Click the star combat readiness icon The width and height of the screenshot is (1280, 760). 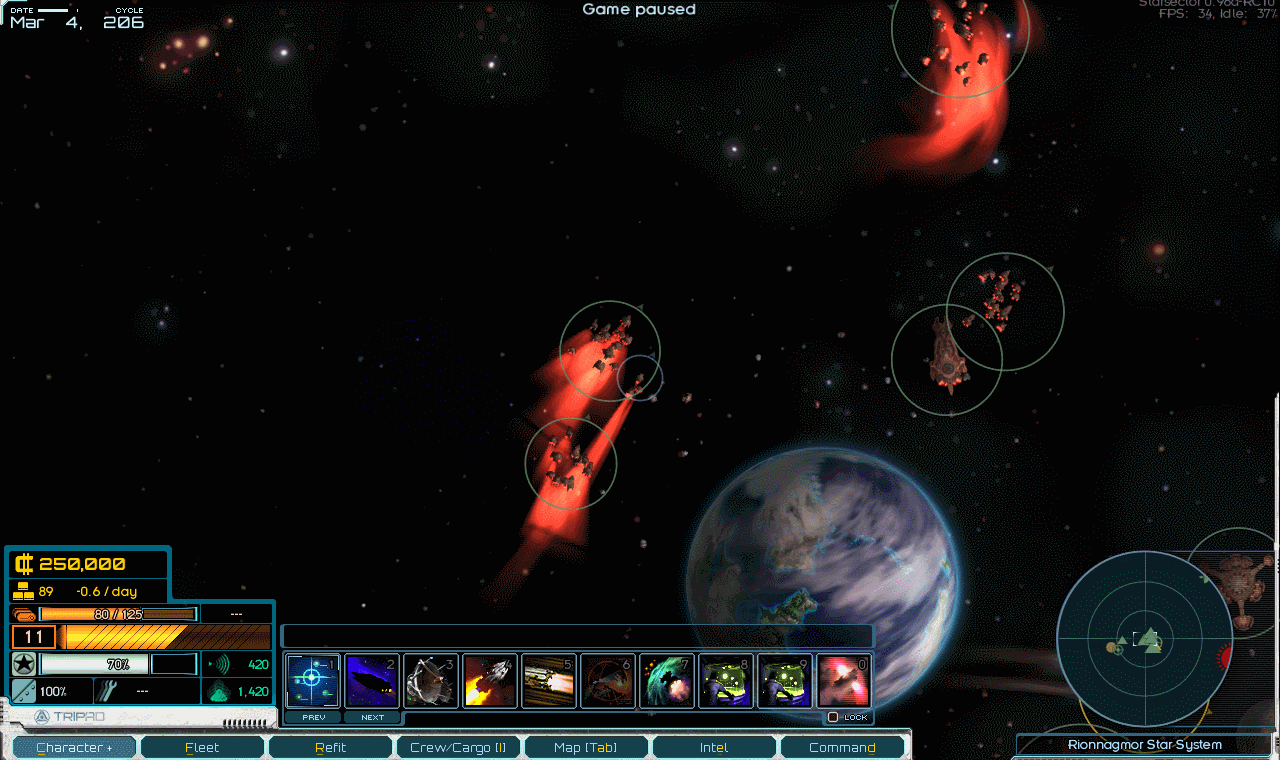tap(22, 662)
